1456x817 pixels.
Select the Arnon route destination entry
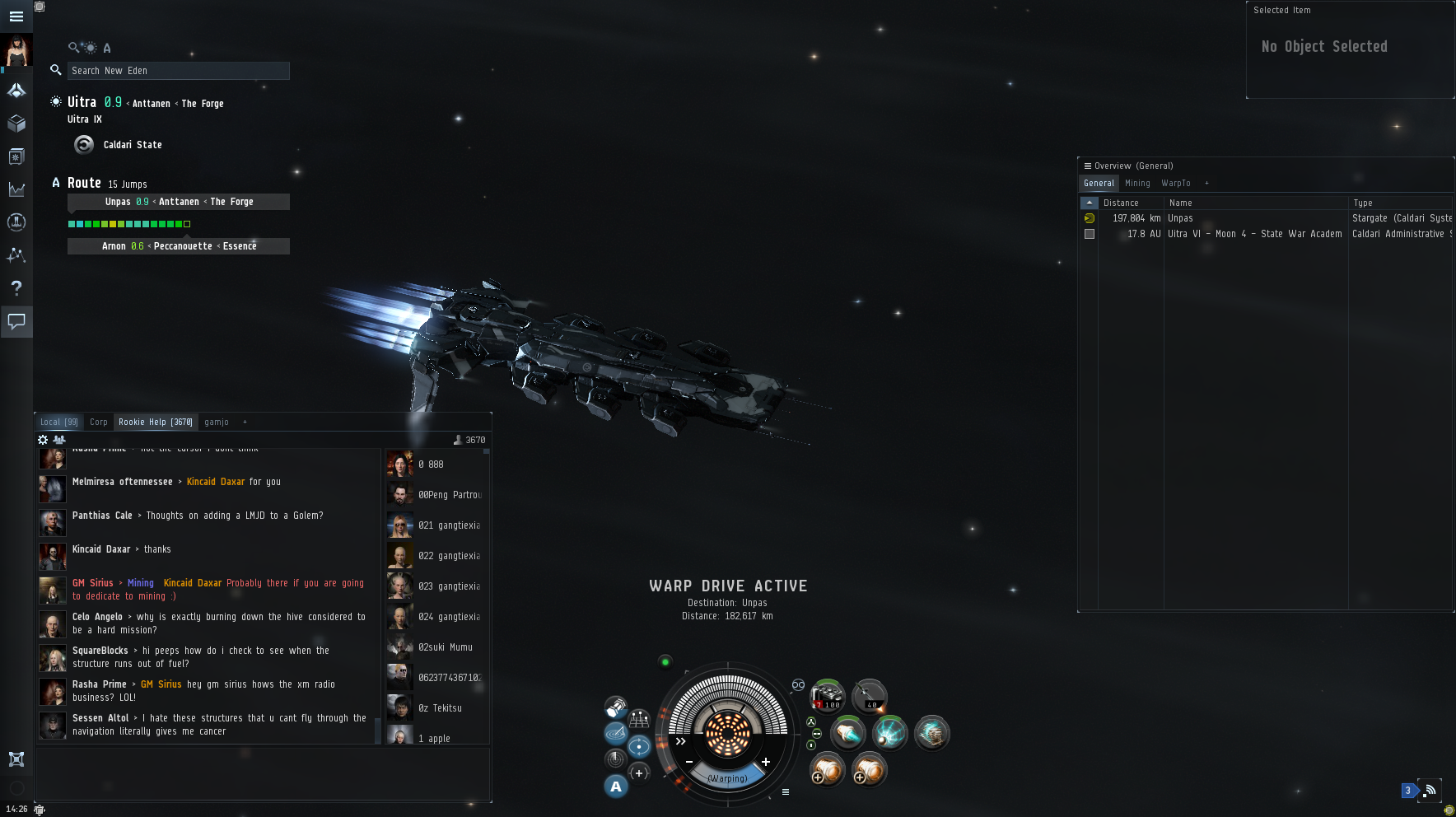179,246
